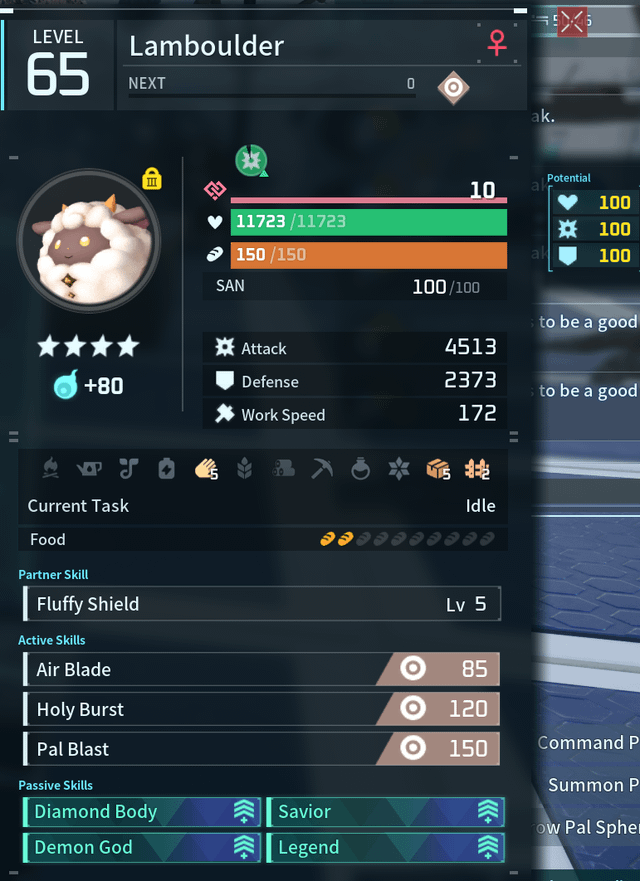Inspect the Diamond Body passive skill
The width and height of the screenshot is (640, 881).
tap(141, 812)
